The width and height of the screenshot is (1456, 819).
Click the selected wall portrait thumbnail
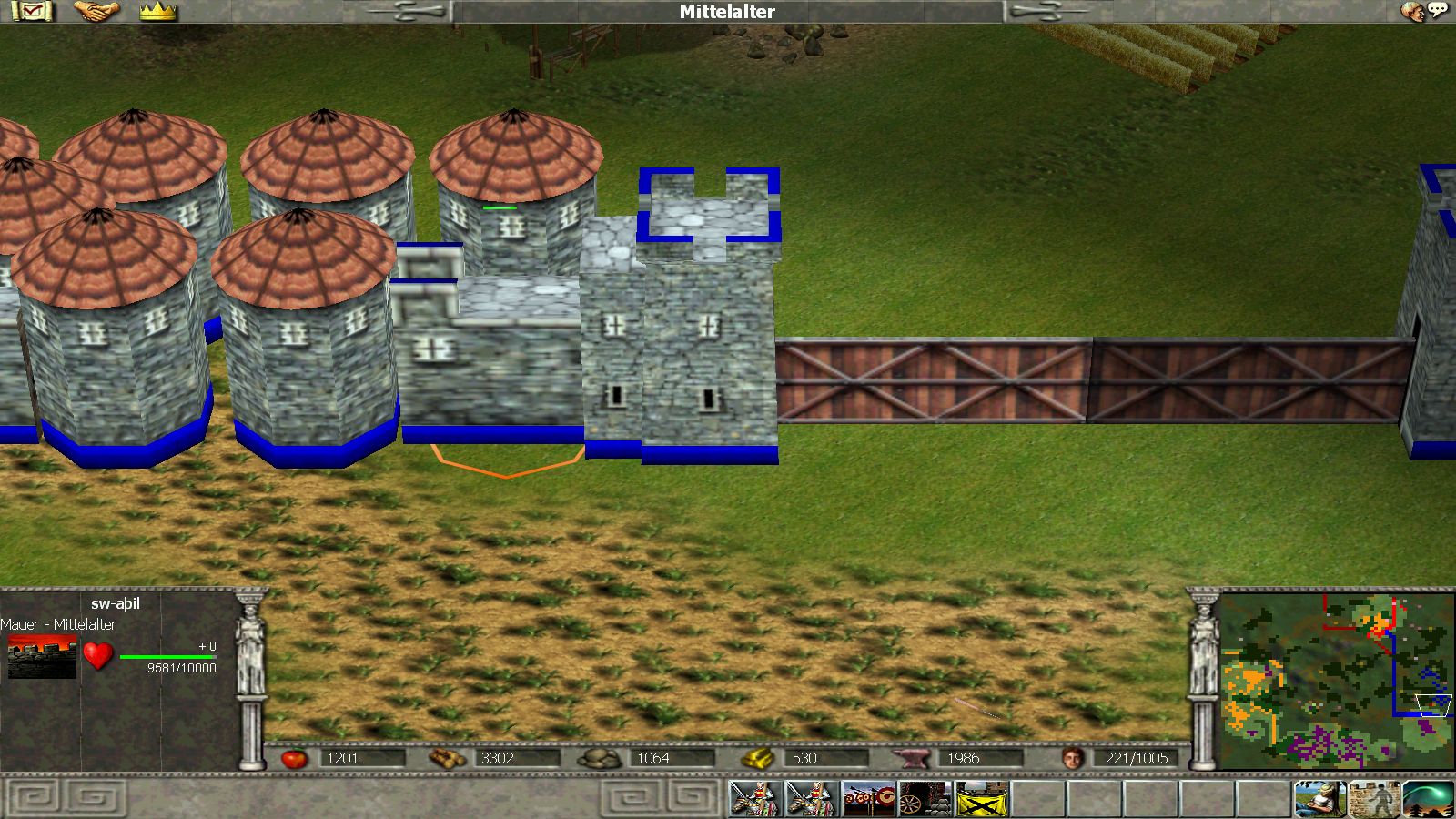click(x=42, y=656)
